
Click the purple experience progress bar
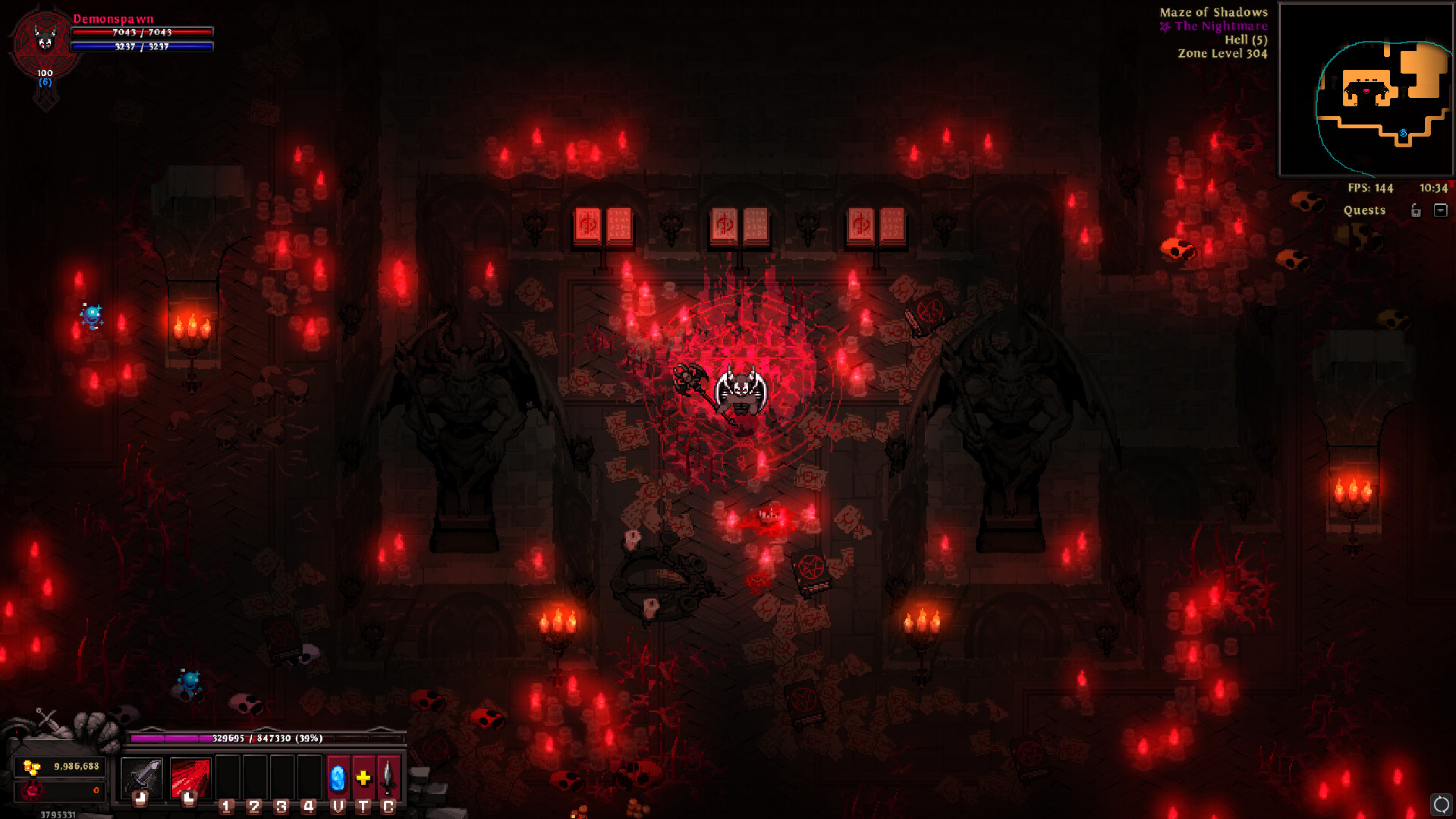point(268,736)
